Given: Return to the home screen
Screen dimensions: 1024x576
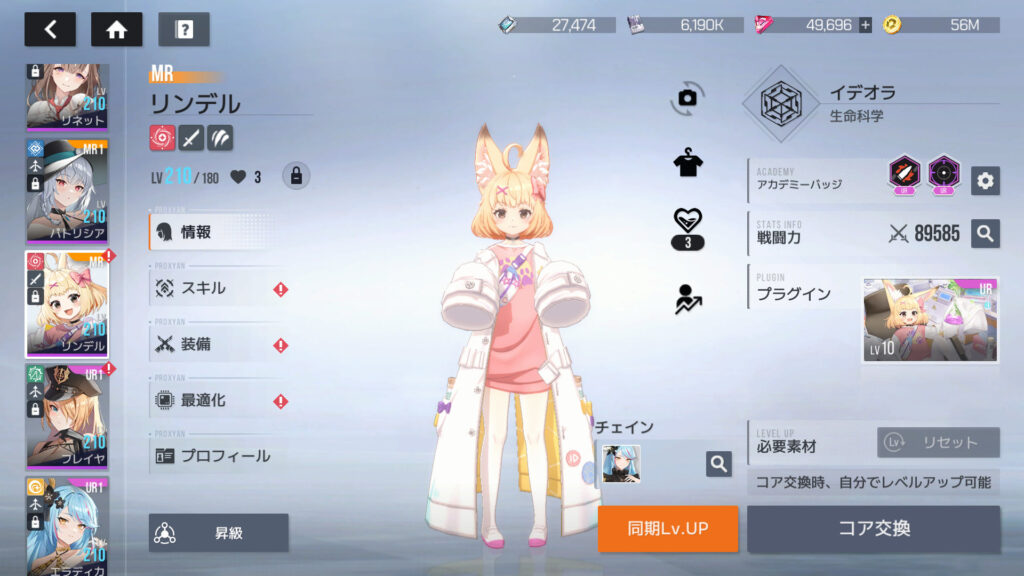Looking at the screenshot, I should 116,29.
